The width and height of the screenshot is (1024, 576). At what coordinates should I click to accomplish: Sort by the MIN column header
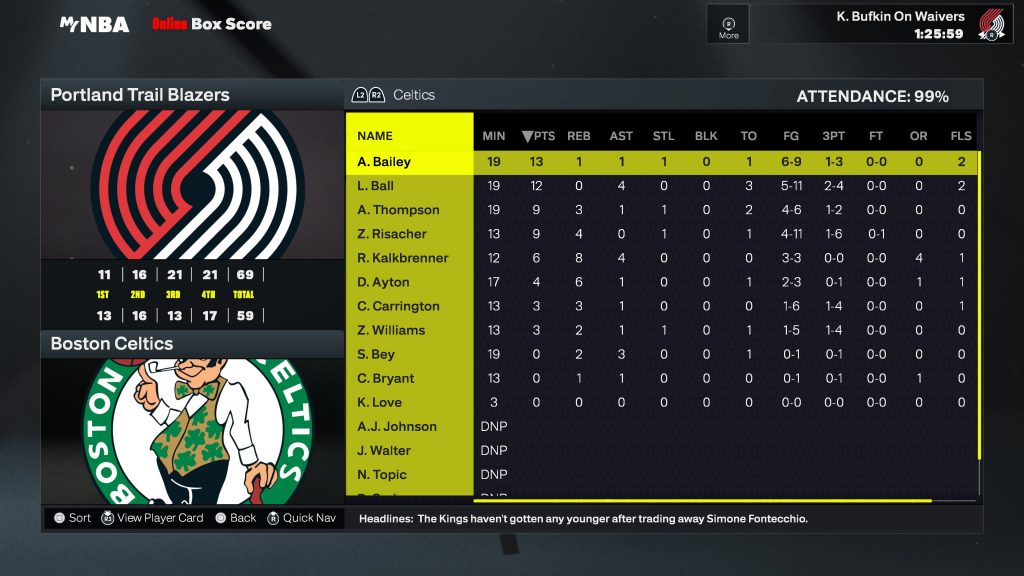click(x=494, y=136)
